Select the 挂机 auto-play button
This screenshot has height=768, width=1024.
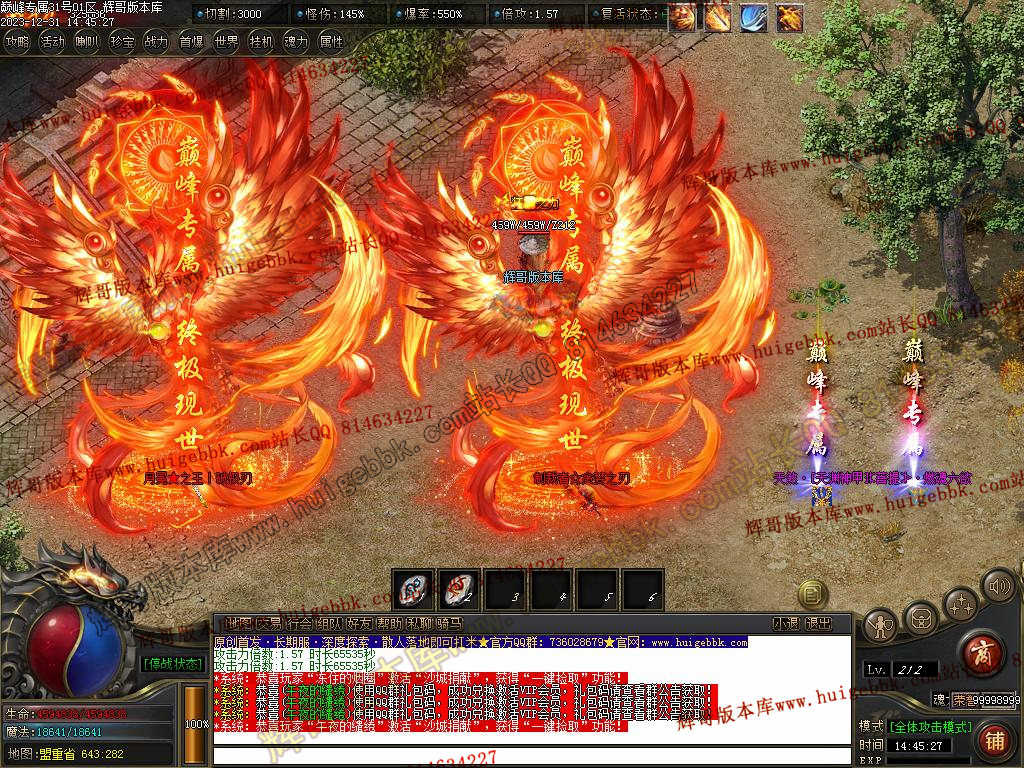(261, 42)
